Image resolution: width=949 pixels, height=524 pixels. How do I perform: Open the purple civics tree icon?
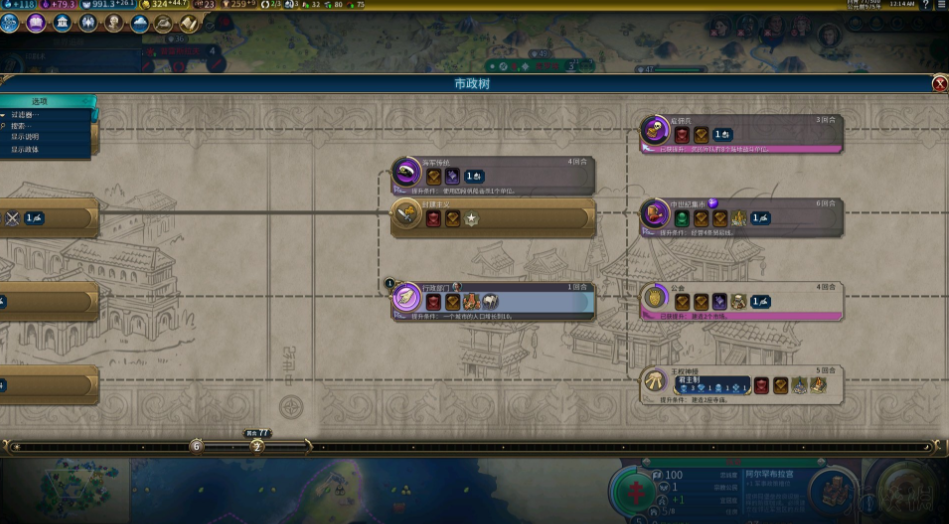pos(36,22)
